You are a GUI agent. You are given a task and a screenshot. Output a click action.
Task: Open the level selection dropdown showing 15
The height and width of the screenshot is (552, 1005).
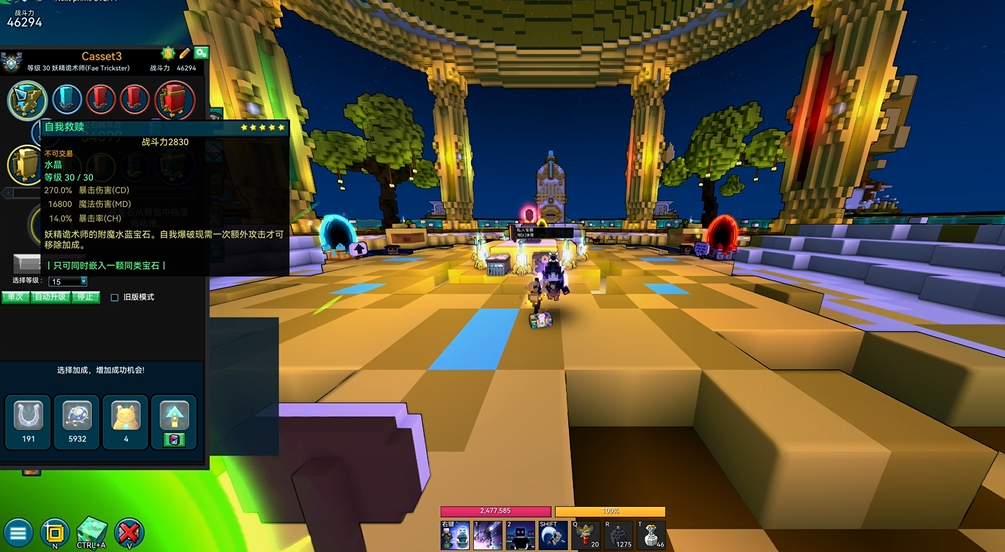[69, 282]
